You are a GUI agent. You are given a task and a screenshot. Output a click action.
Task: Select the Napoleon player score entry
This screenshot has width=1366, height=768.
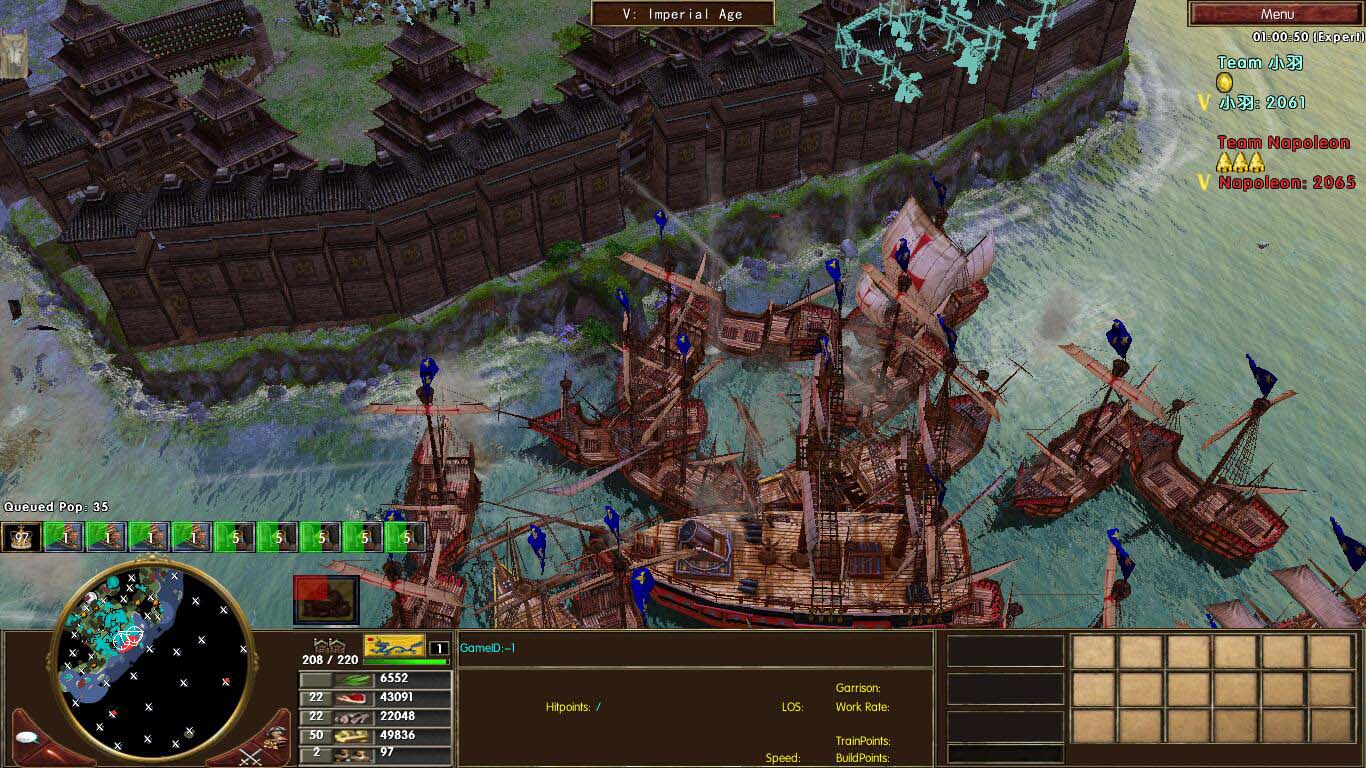(x=1286, y=182)
